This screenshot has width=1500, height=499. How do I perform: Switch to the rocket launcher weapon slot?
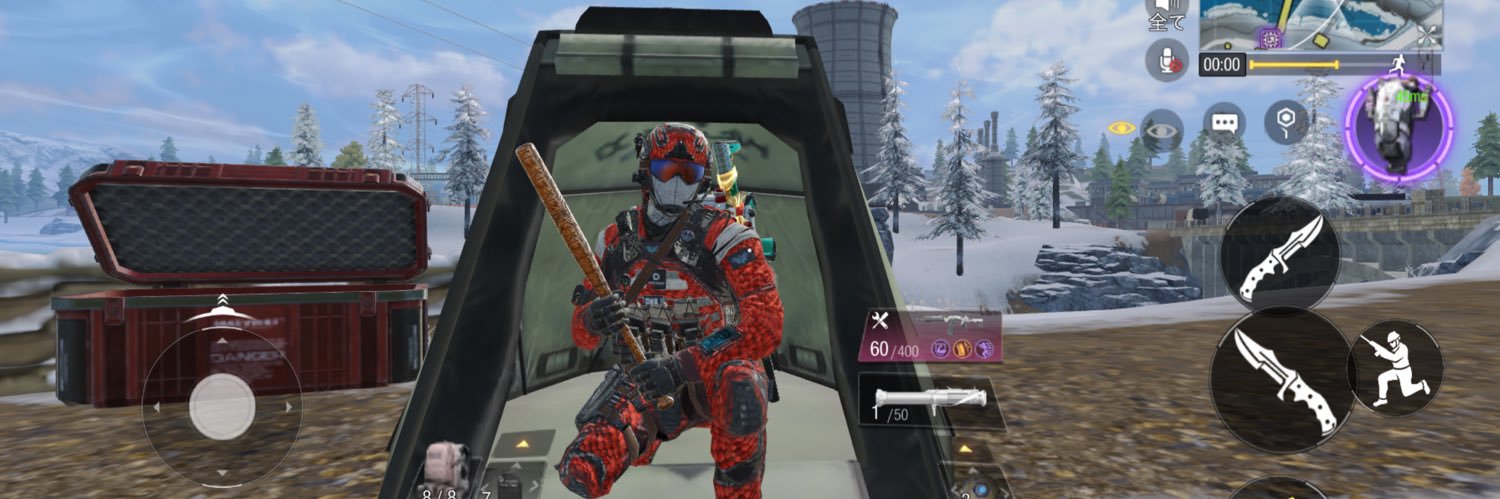click(930, 402)
